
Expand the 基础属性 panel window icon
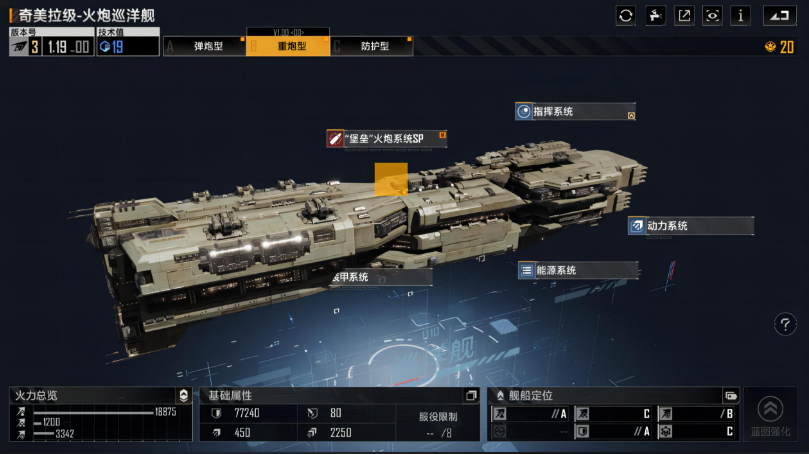pos(471,395)
